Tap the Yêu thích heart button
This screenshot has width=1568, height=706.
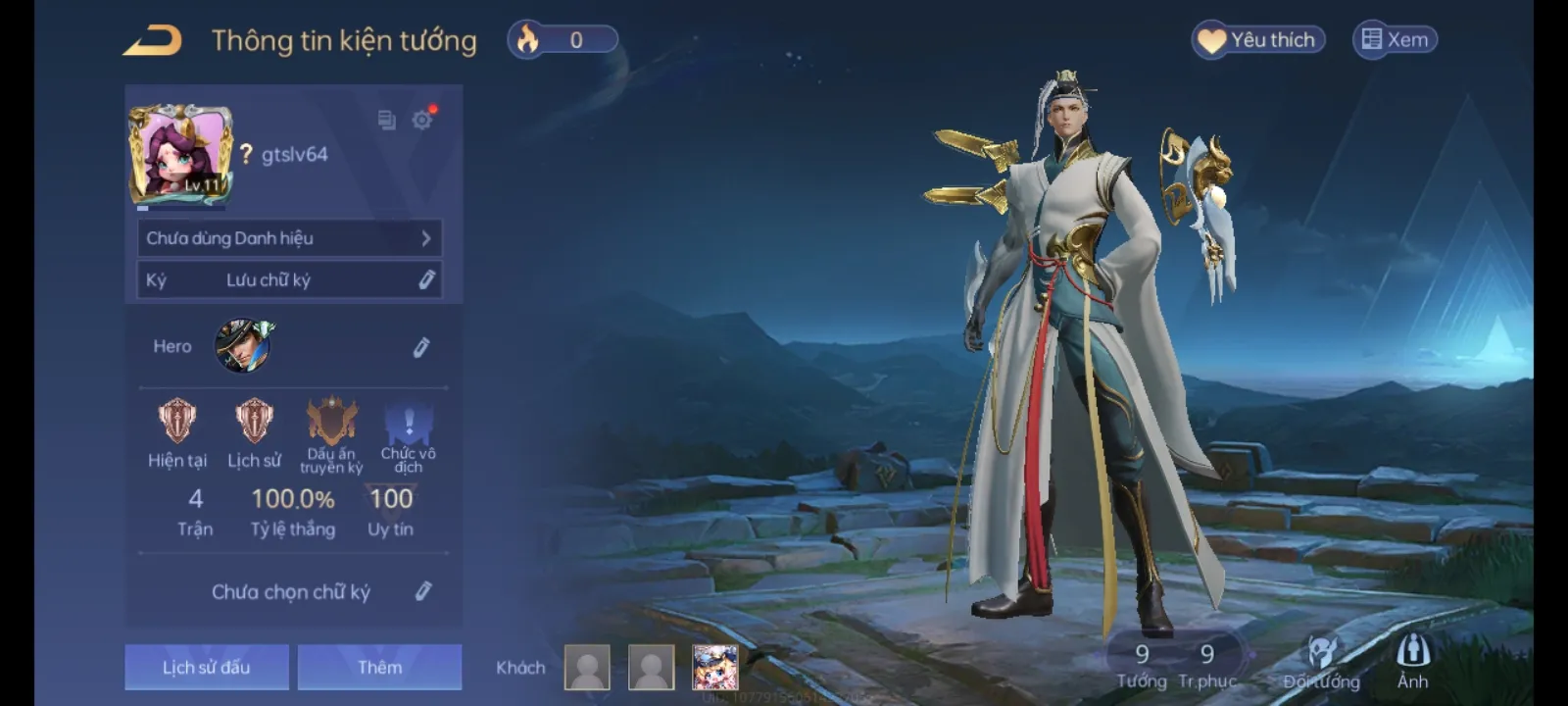click(x=1258, y=40)
